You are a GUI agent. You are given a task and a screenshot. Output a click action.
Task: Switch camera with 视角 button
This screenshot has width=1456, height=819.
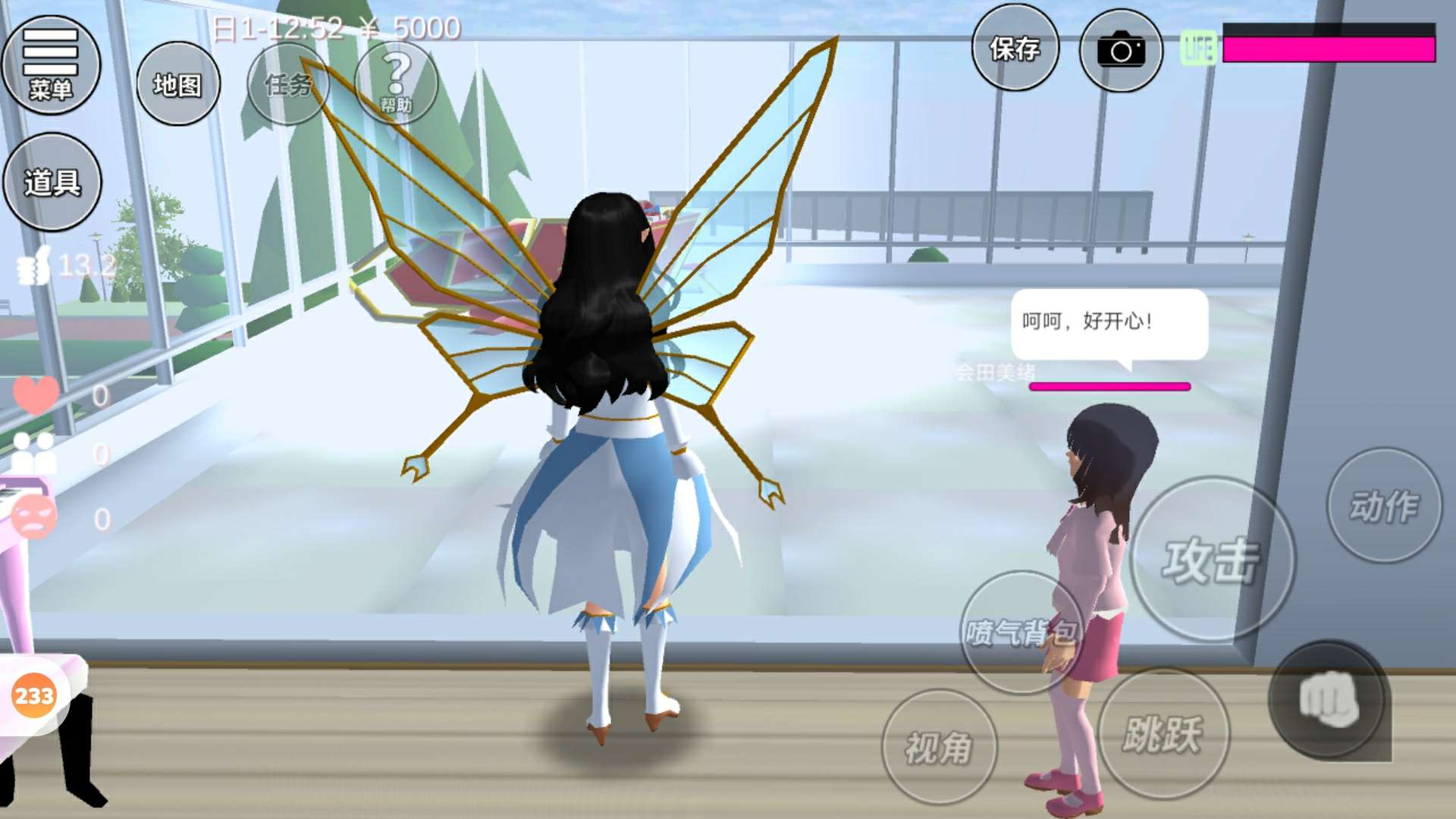tap(939, 747)
